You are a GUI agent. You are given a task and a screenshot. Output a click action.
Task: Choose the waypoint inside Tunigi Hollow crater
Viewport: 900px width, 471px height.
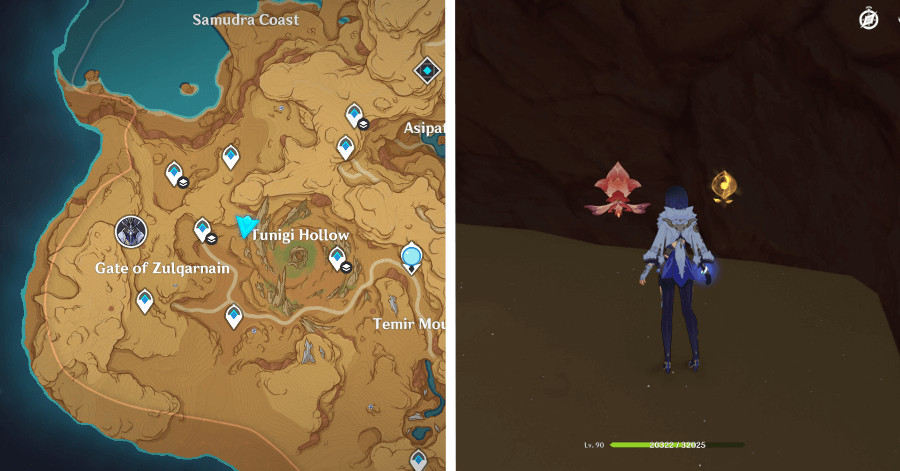(337, 257)
